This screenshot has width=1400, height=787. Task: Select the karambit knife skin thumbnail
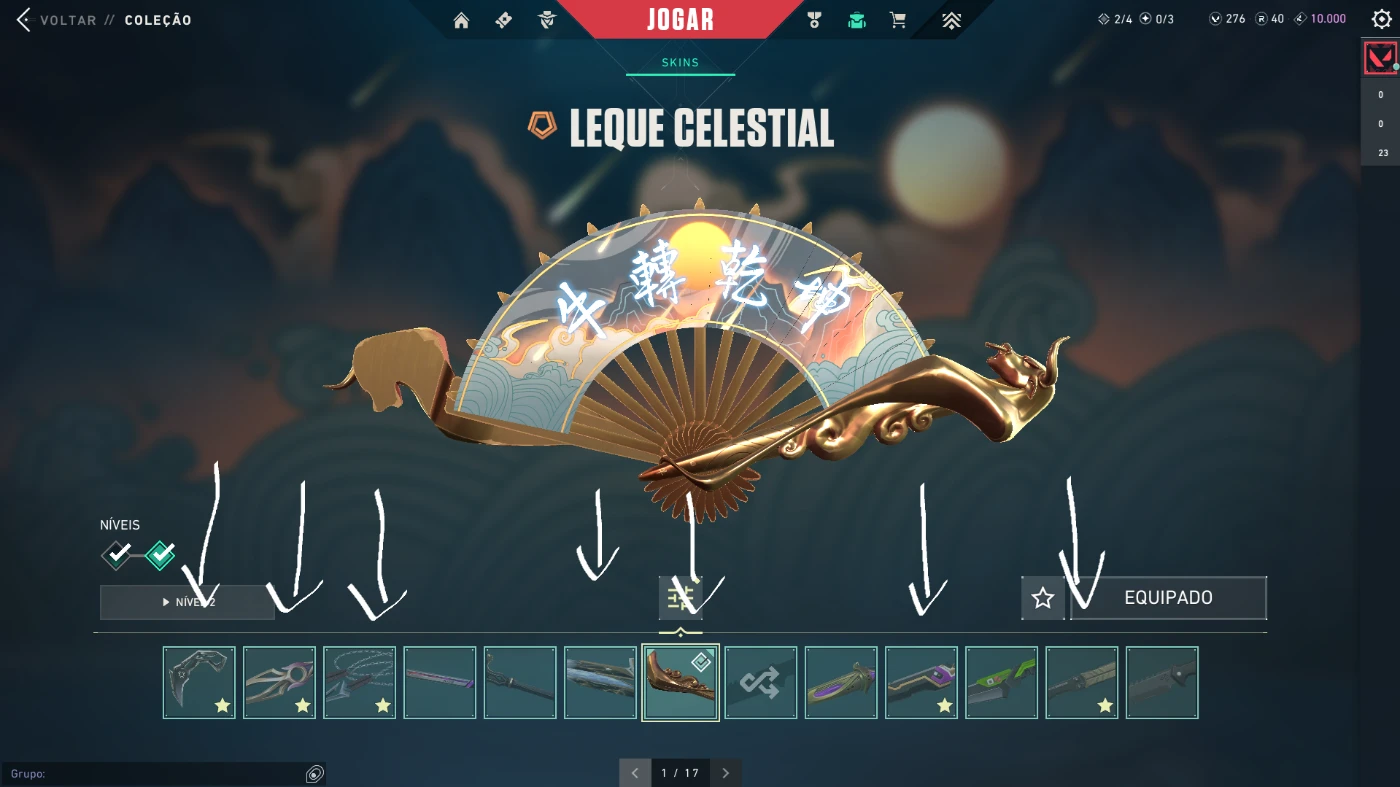199,682
